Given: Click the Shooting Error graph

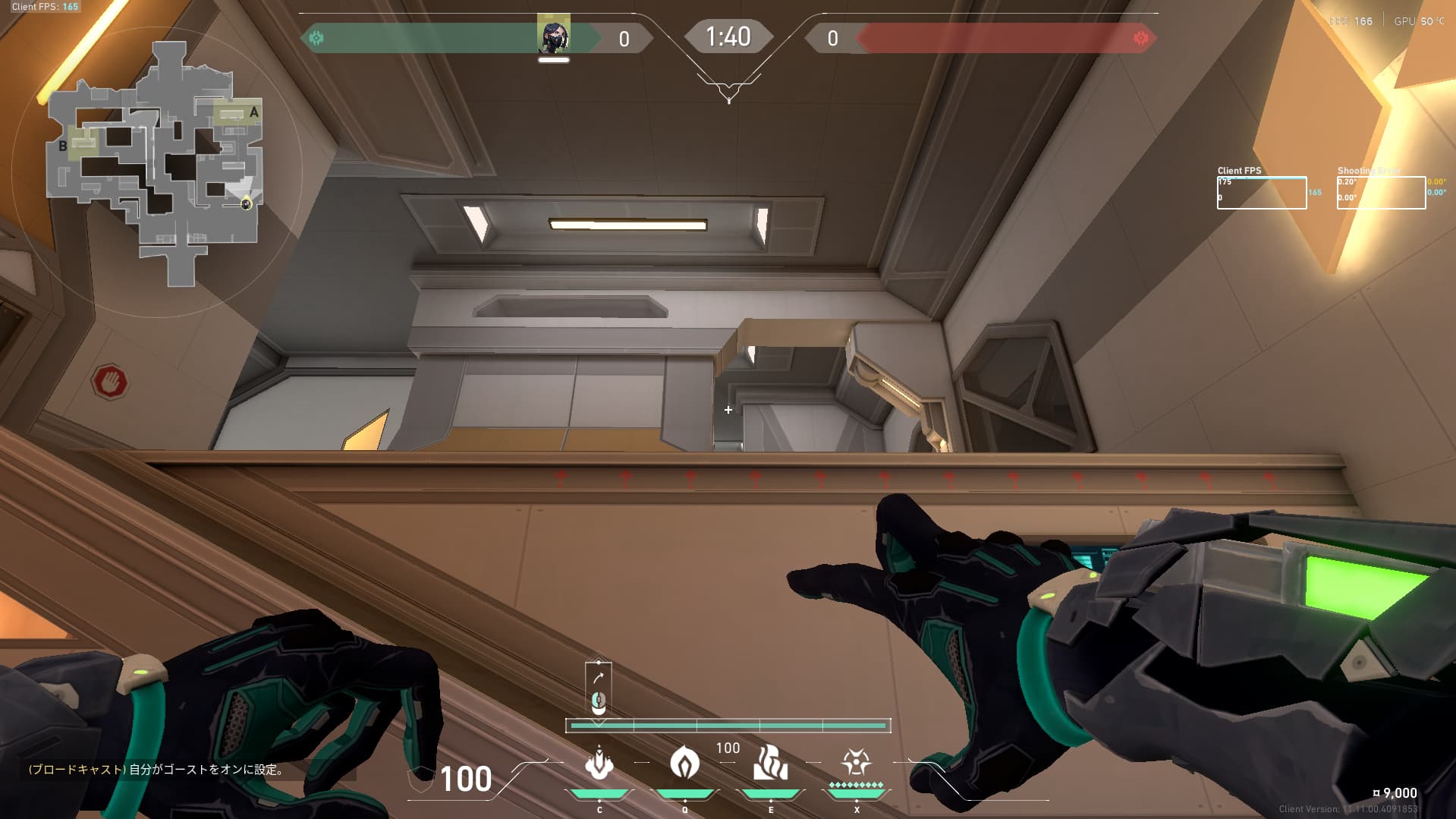Looking at the screenshot, I should [x=1381, y=193].
